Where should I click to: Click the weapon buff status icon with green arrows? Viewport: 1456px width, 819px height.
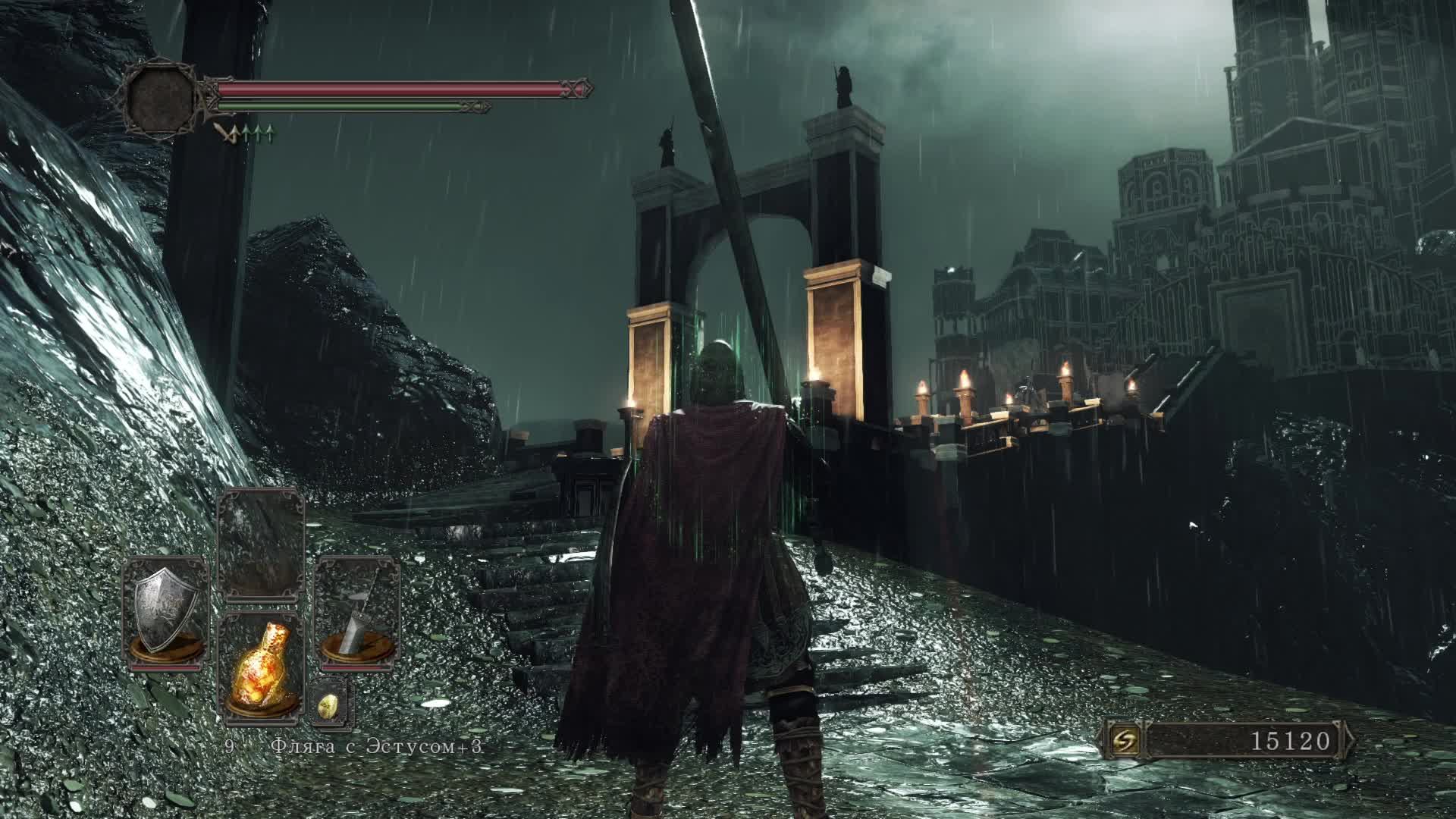(x=244, y=135)
